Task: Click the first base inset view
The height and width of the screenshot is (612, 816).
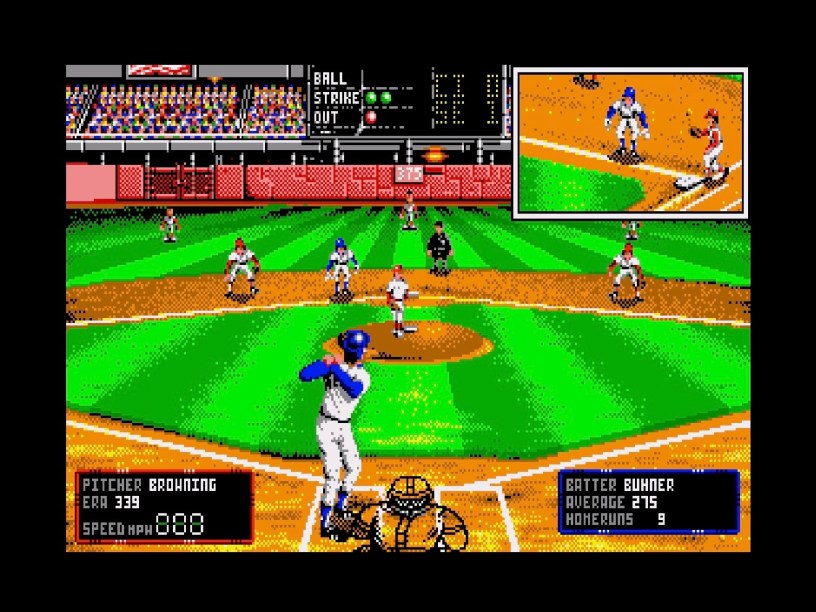Action: [630, 141]
